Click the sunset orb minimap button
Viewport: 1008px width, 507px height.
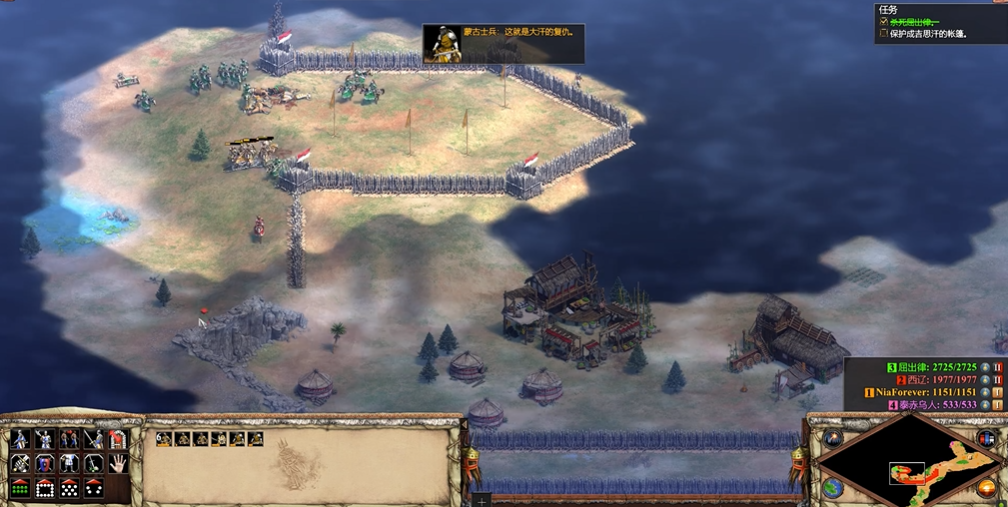(987, 488)
